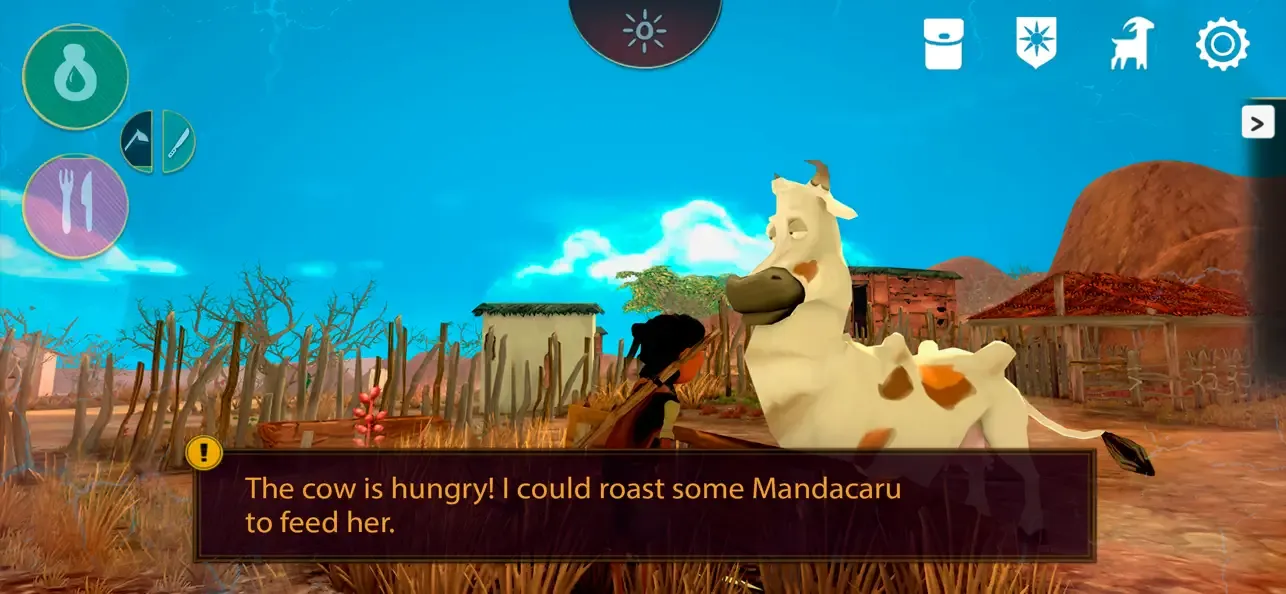Select the fork and knife hunger button
Image resolution: width=1286 pixels, height=594 pixels.
click(x=75, y=206)
